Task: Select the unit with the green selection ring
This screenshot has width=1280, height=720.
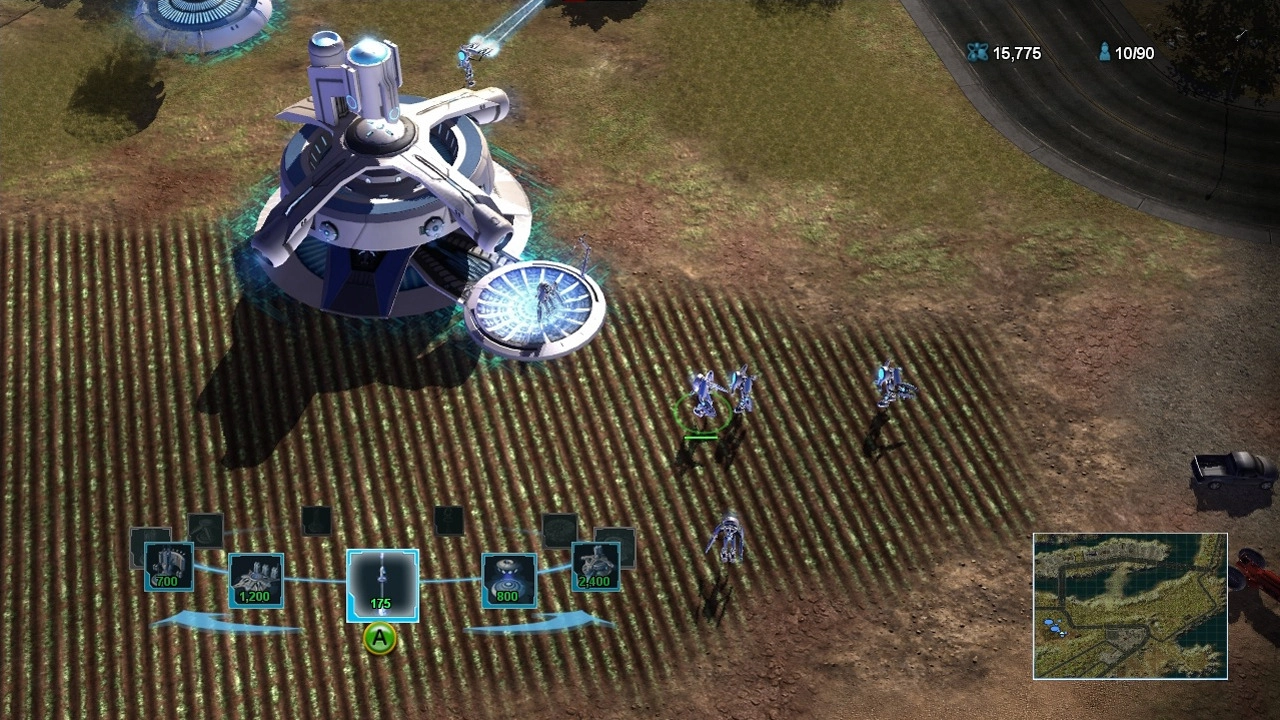Action: point(704,398)
